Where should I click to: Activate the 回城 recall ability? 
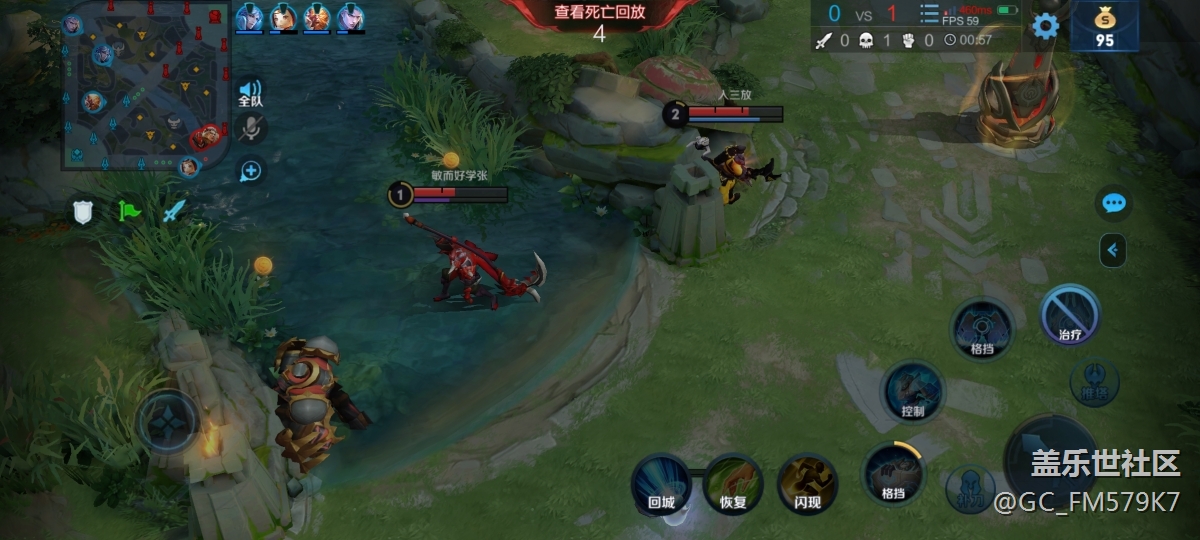pyautogui.click(x=661, y=485)
